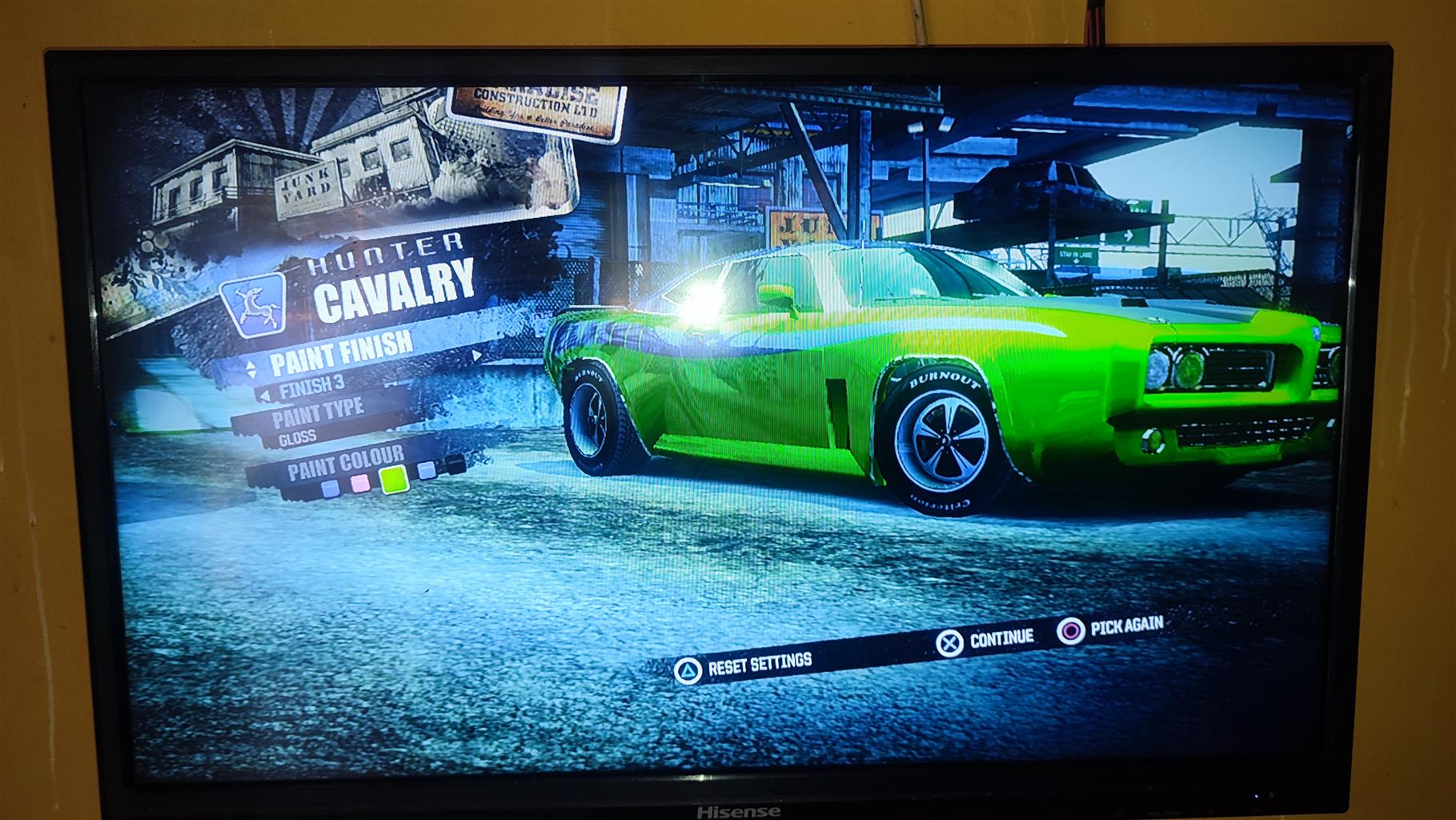
Task: Choose the black paint colour swatch
Action: [x=455, y=464]
